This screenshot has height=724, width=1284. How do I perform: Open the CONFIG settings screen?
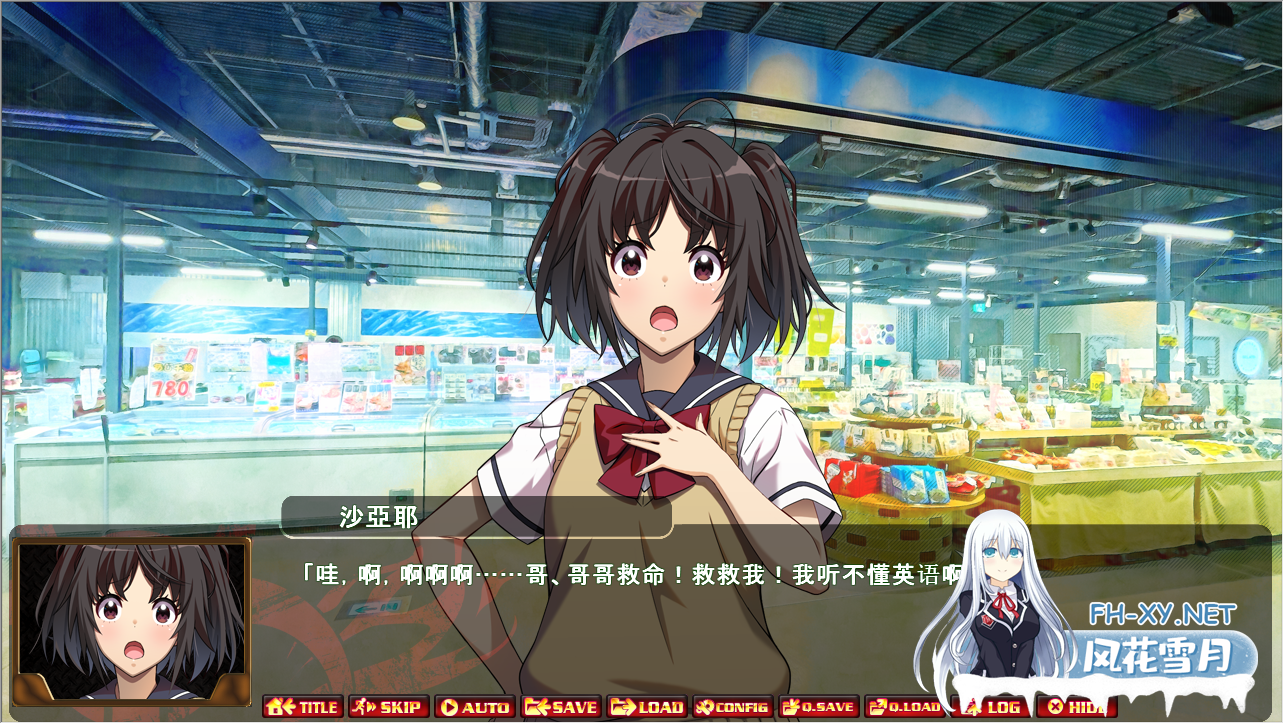pyautogui.click(x=730, y=707)
